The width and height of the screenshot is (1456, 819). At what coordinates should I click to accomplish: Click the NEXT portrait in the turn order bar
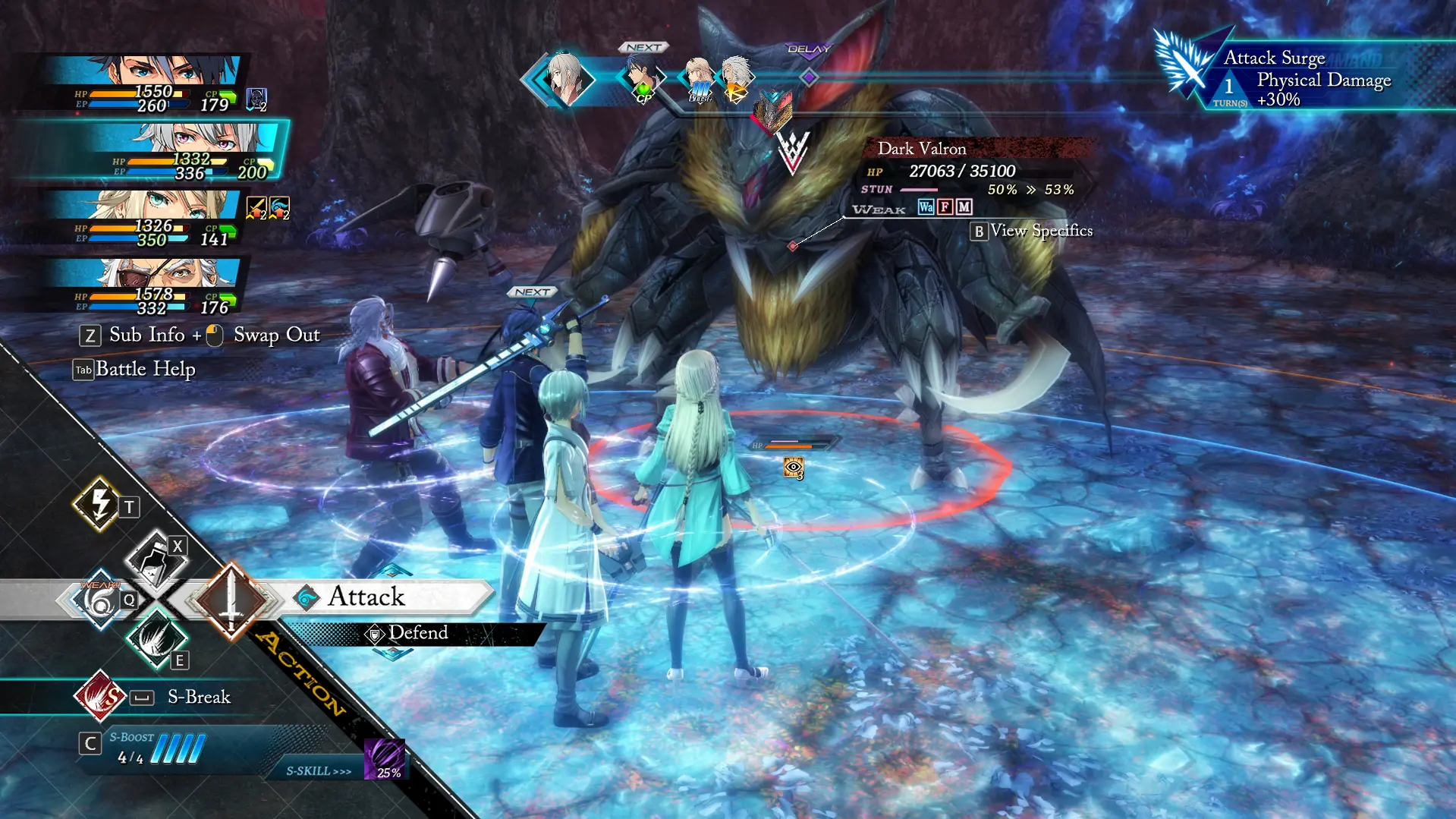click(643, 76)
